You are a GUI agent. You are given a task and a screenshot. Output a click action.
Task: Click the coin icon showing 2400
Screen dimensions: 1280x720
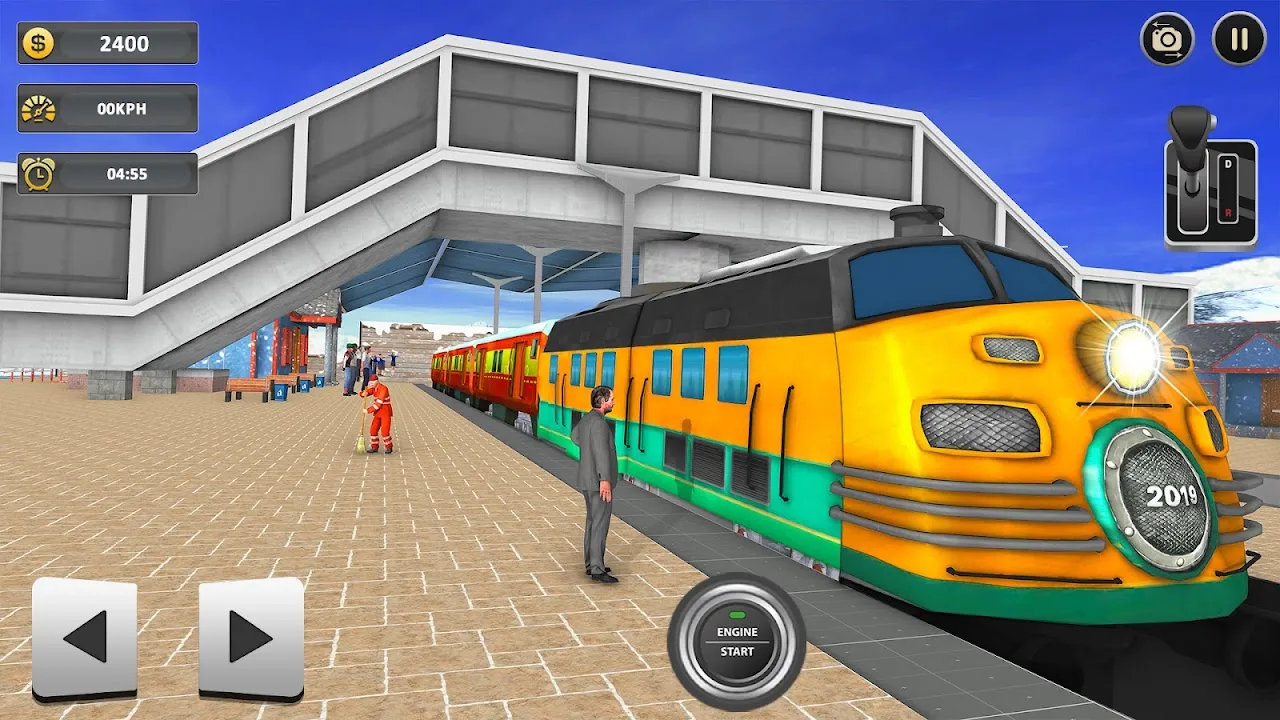pyautogui.click(x=37, y=43)
